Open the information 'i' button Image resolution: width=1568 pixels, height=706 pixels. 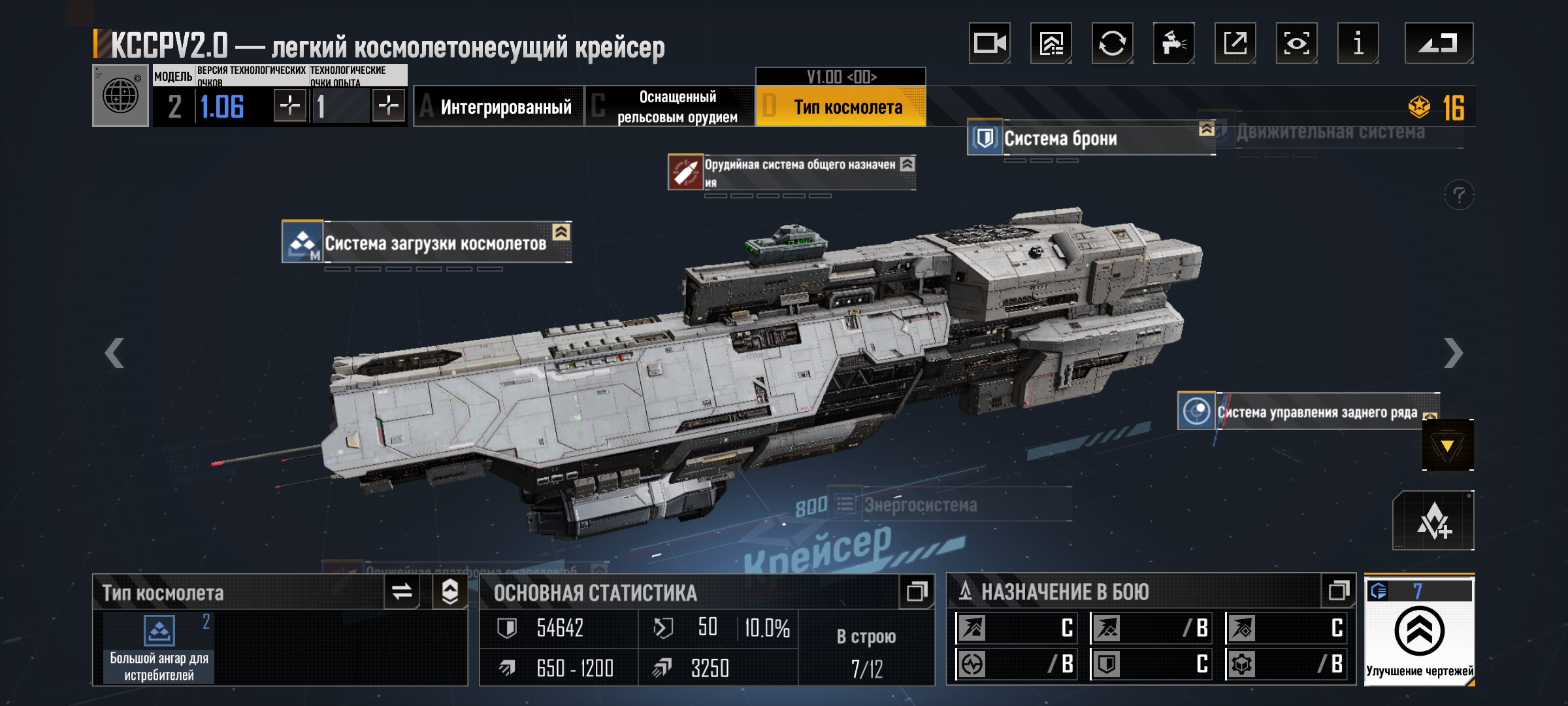(1358, 44)
